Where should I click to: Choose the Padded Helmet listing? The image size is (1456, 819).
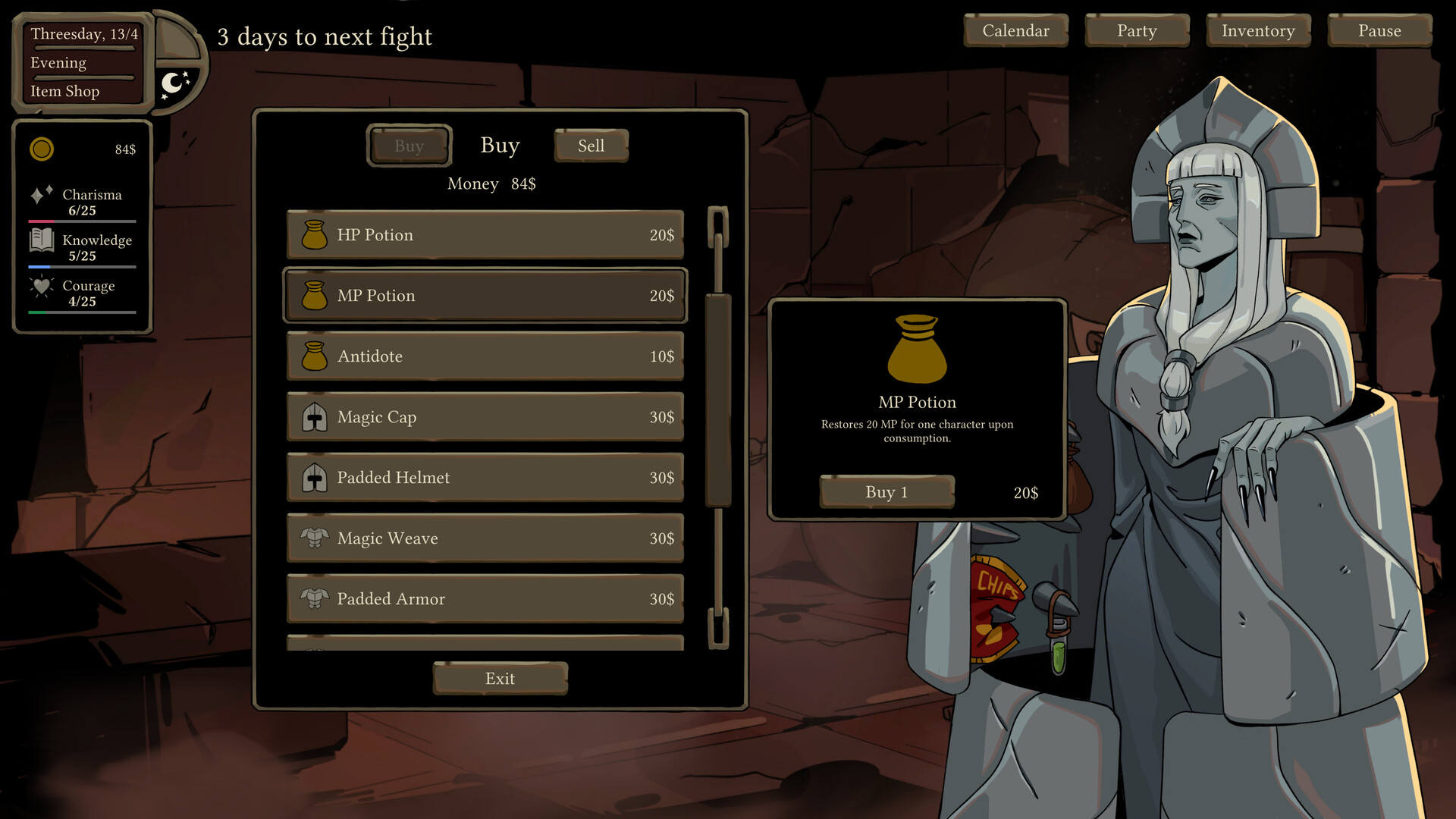point(485,478)
